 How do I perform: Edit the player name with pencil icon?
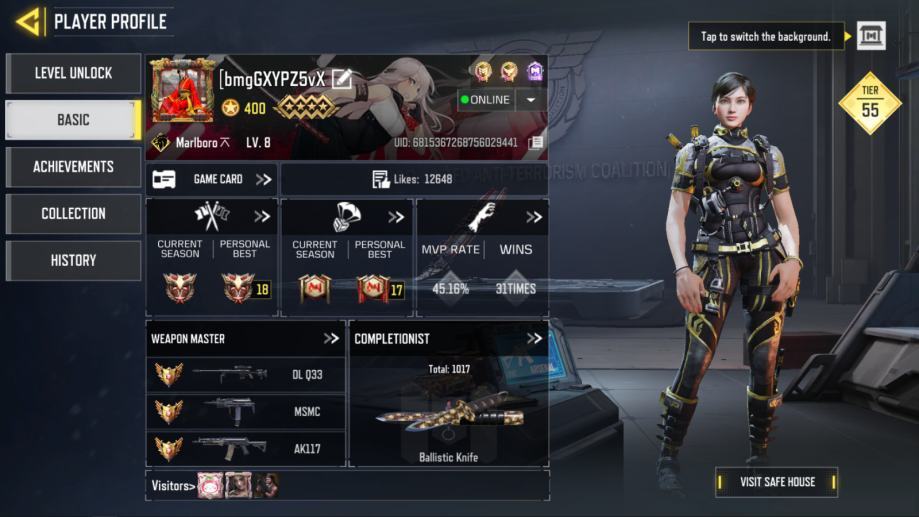pyautogui.click(x=342, y=79)
